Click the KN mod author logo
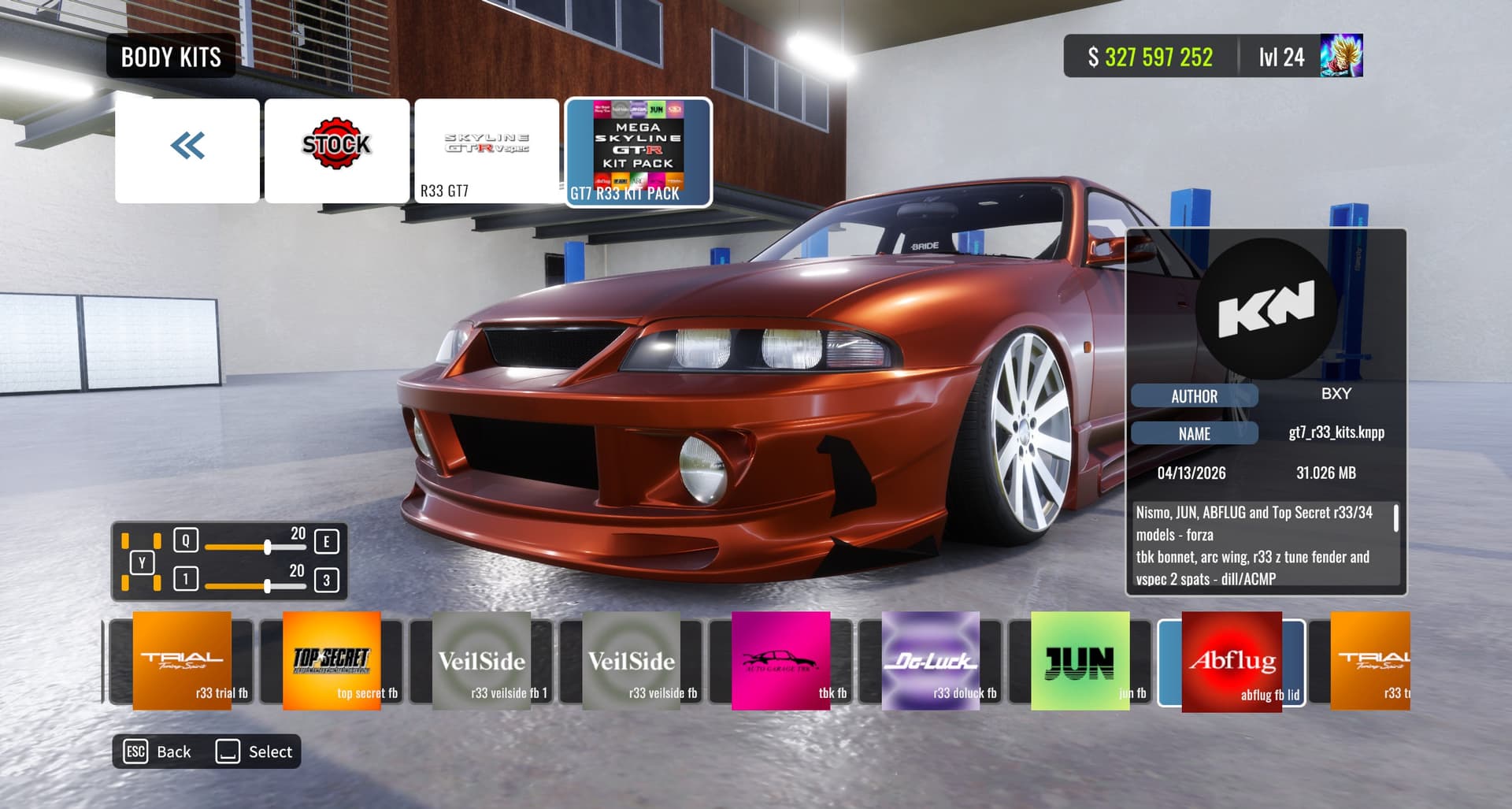 click(1266, 308)
